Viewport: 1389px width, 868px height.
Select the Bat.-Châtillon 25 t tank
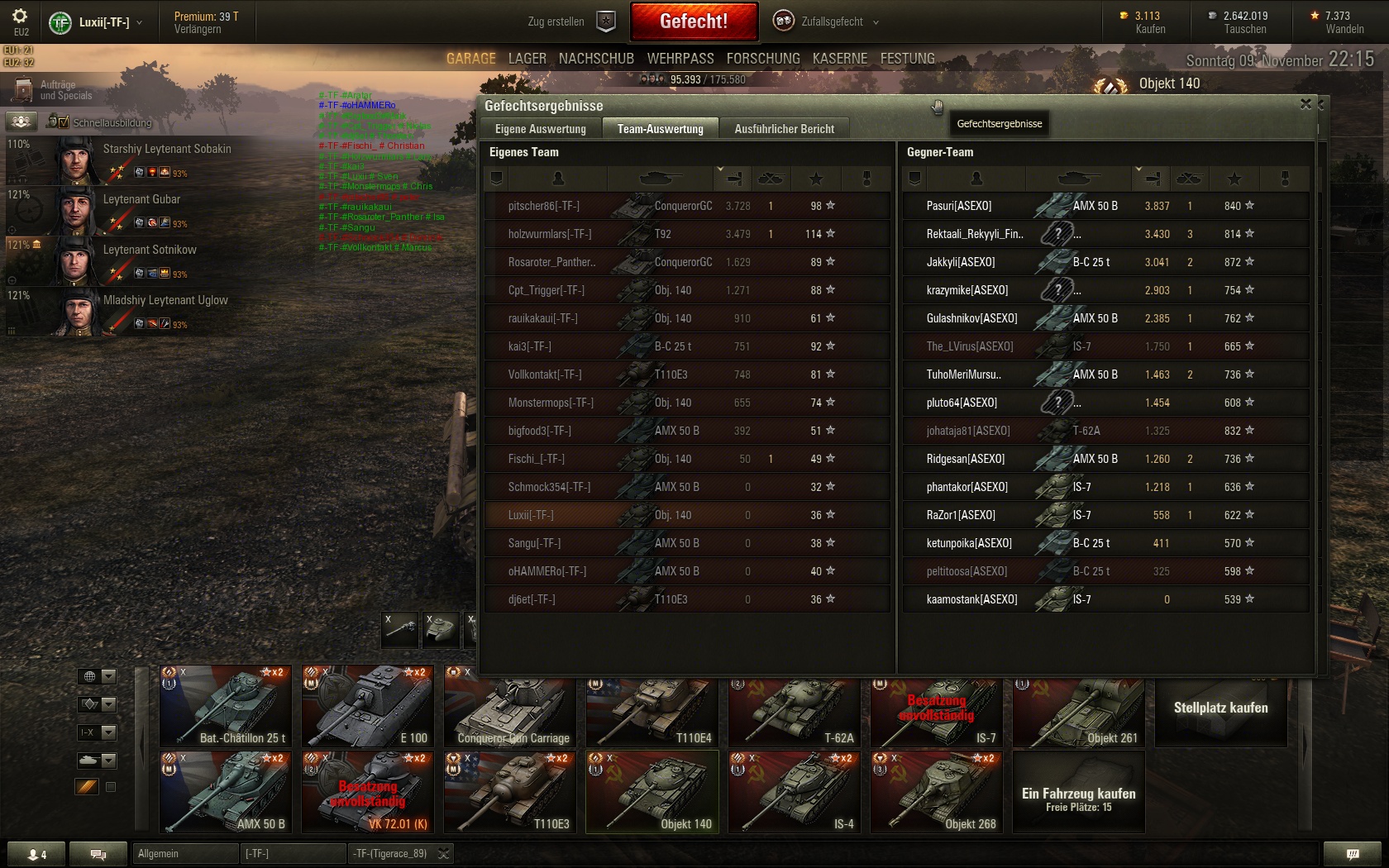pyautogui.click(x=226, y=706)
